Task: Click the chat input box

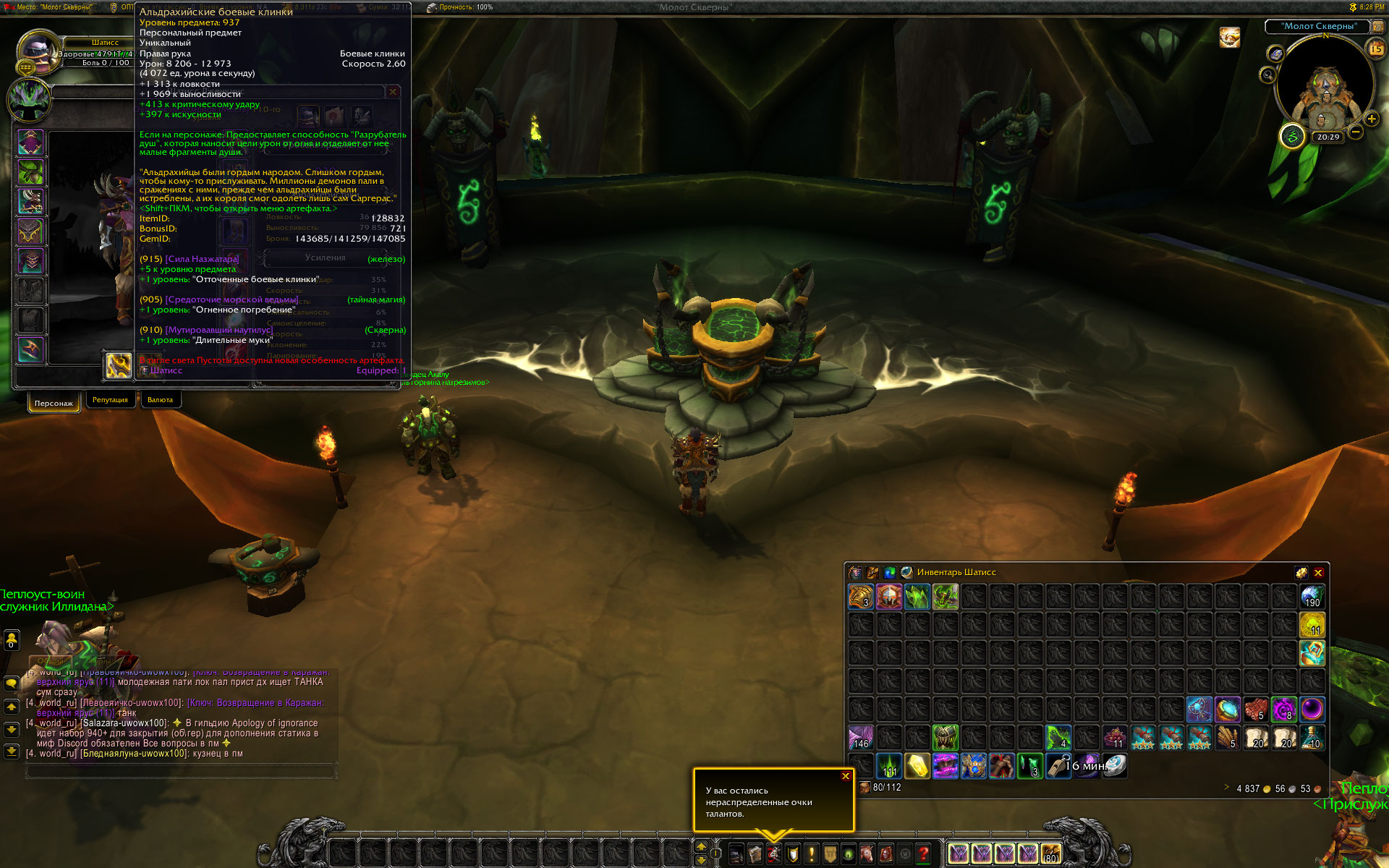Action: pos(181,772)
